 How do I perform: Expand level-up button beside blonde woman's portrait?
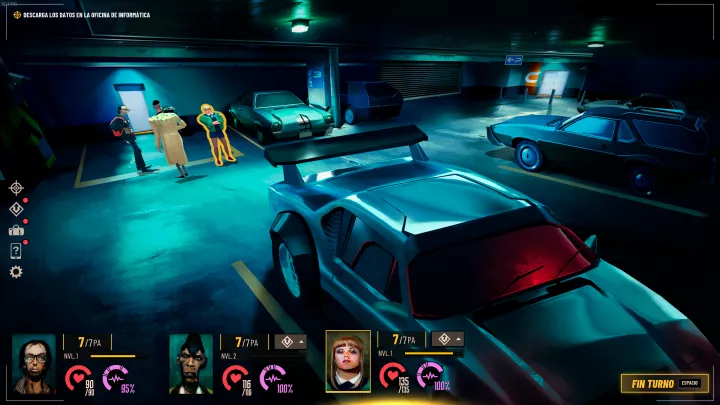447,339
